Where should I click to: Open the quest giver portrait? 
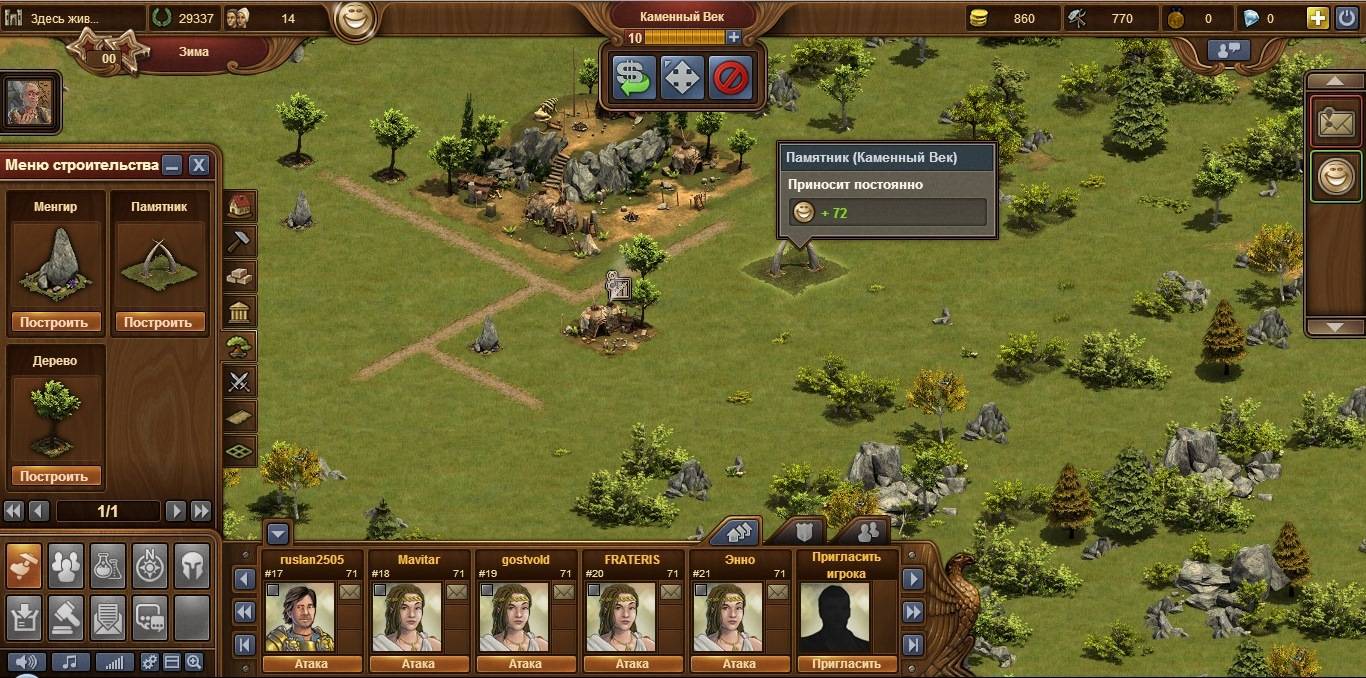[x=30, y=102]
